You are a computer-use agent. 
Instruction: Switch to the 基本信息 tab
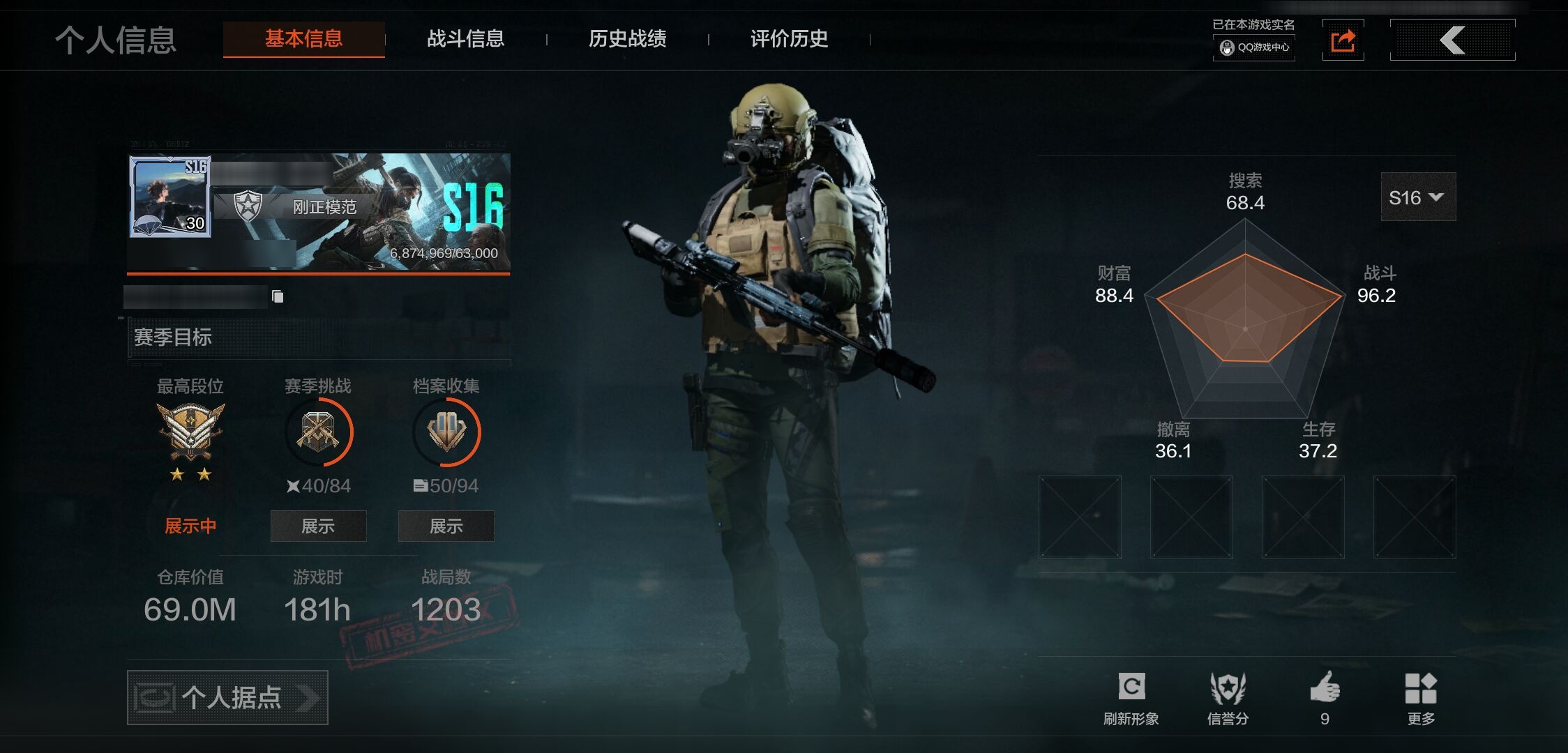303,39
